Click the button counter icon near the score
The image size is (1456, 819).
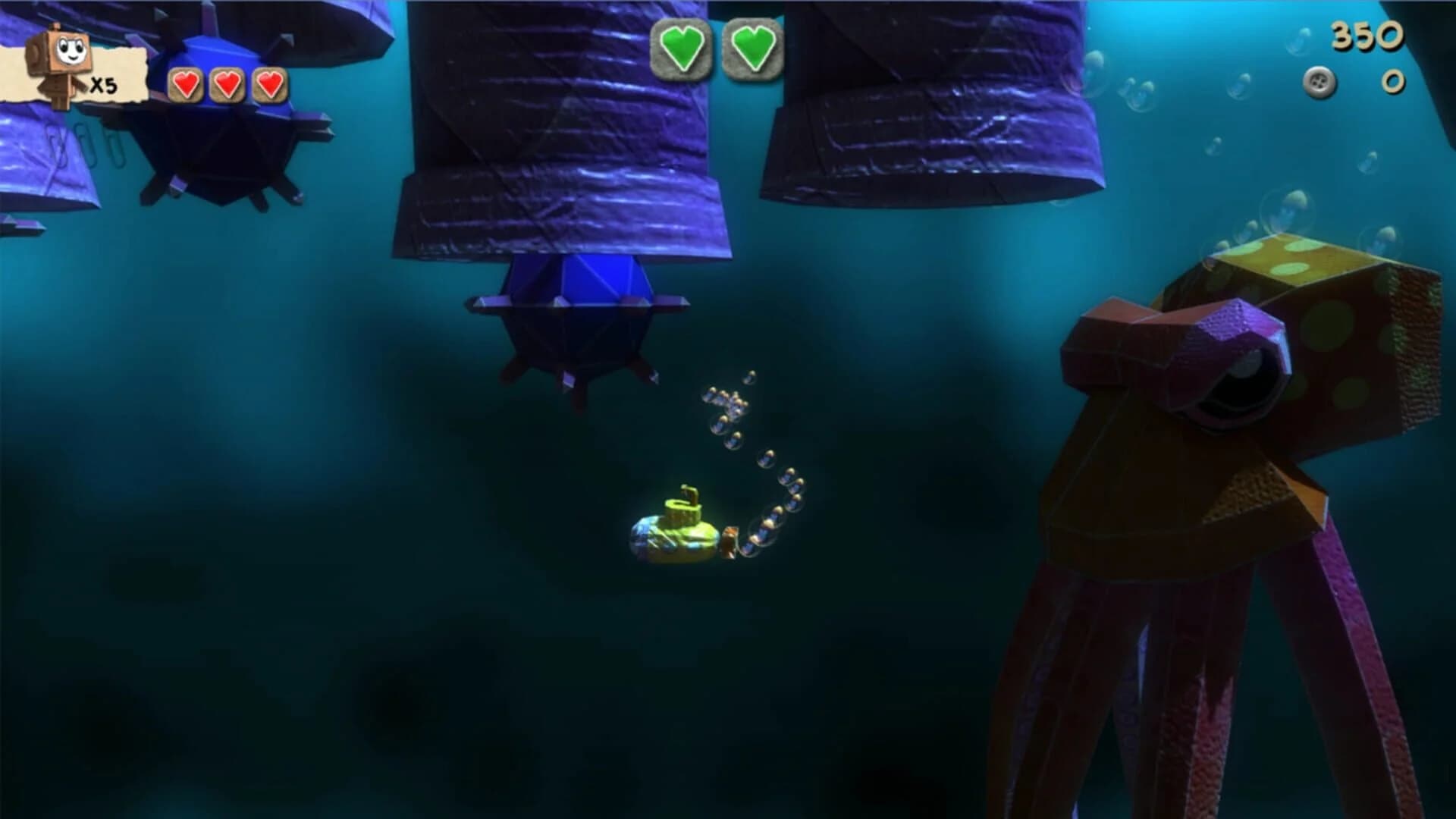pyautogui.click(x=1319, y=83)
